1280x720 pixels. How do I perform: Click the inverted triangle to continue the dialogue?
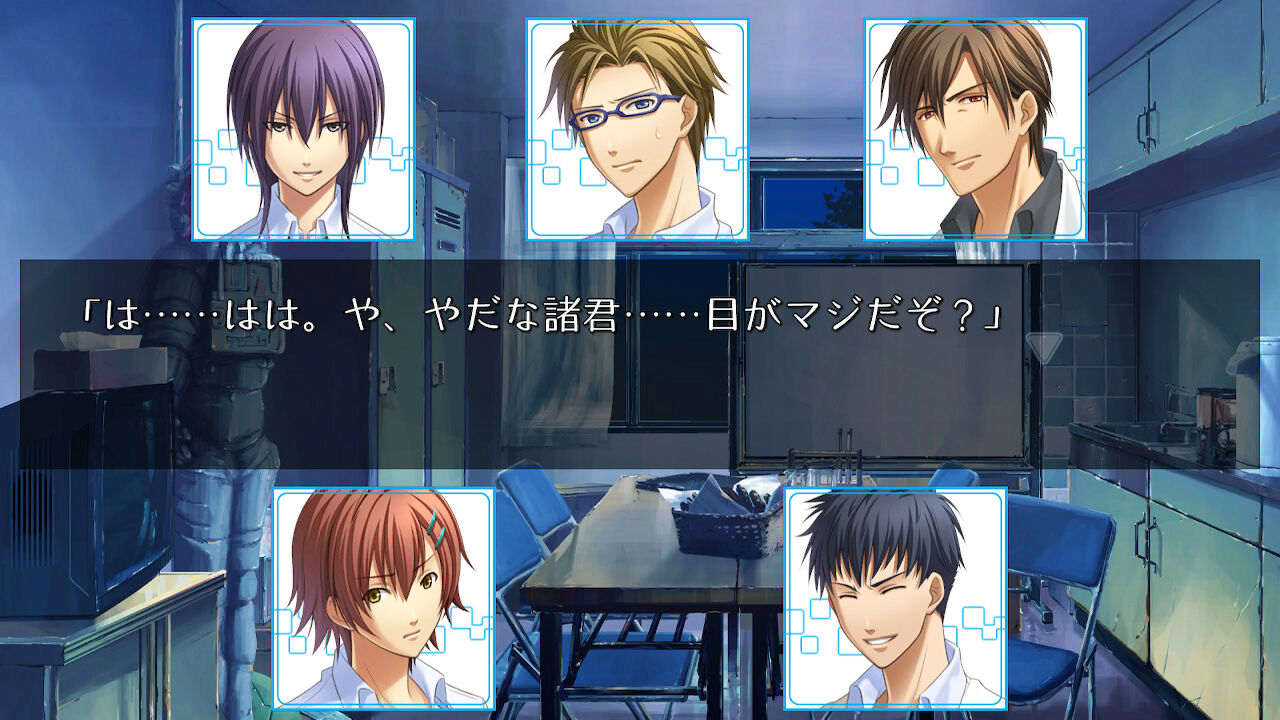(x=1043, y=347)
